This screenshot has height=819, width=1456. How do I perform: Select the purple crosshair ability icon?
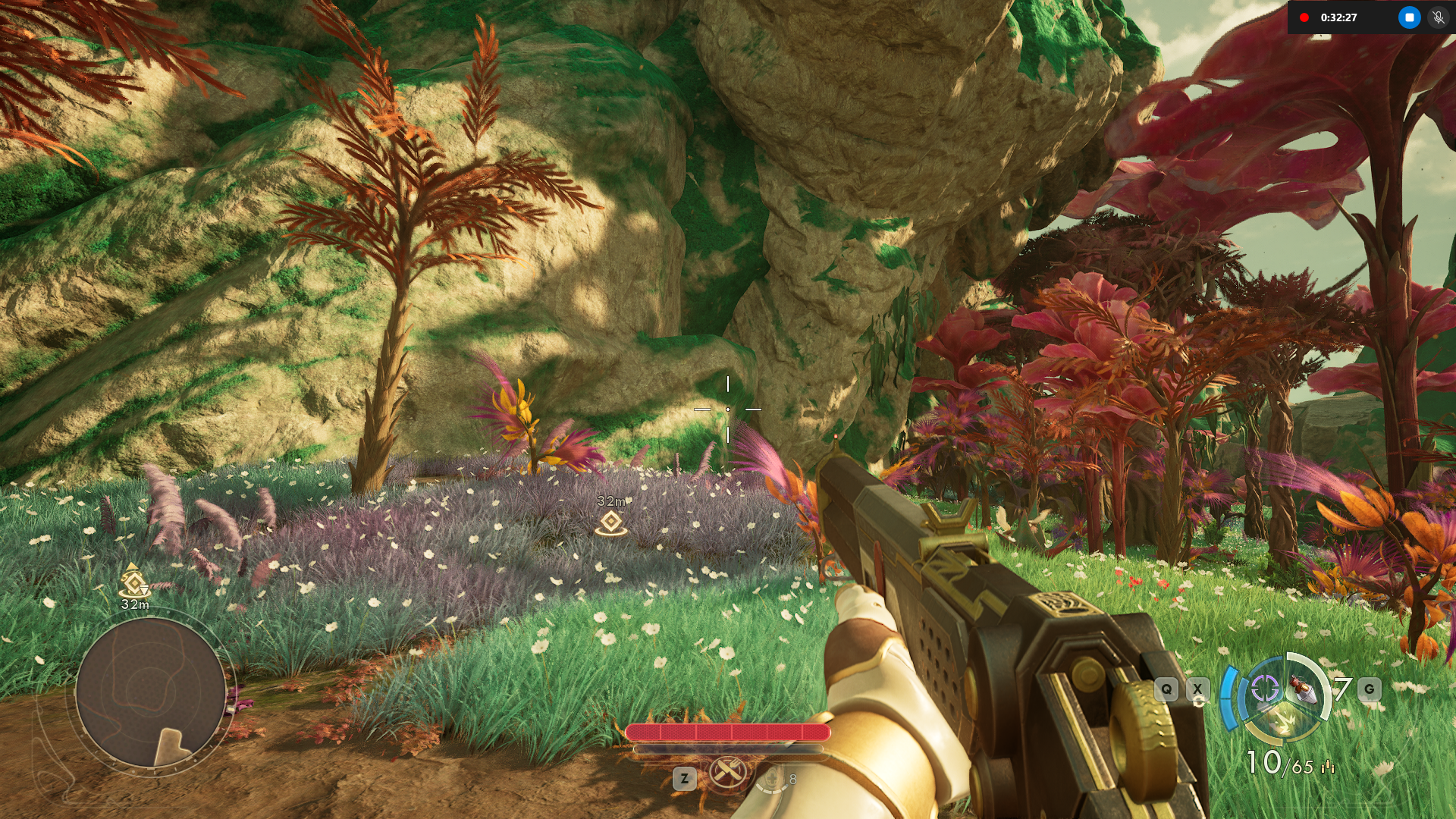(x=1264, y=689)
